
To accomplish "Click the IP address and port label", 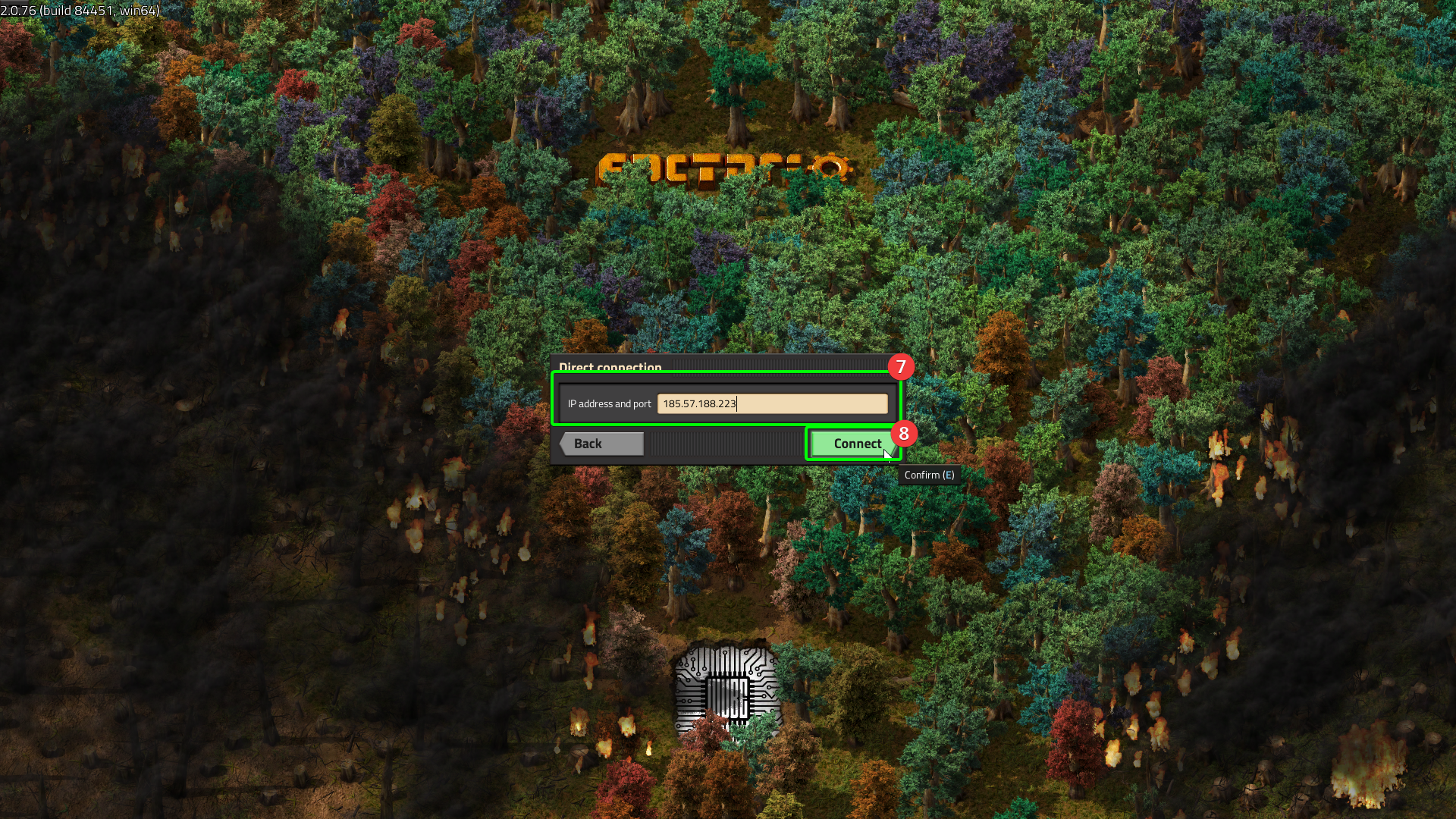I will pos(608,403).
